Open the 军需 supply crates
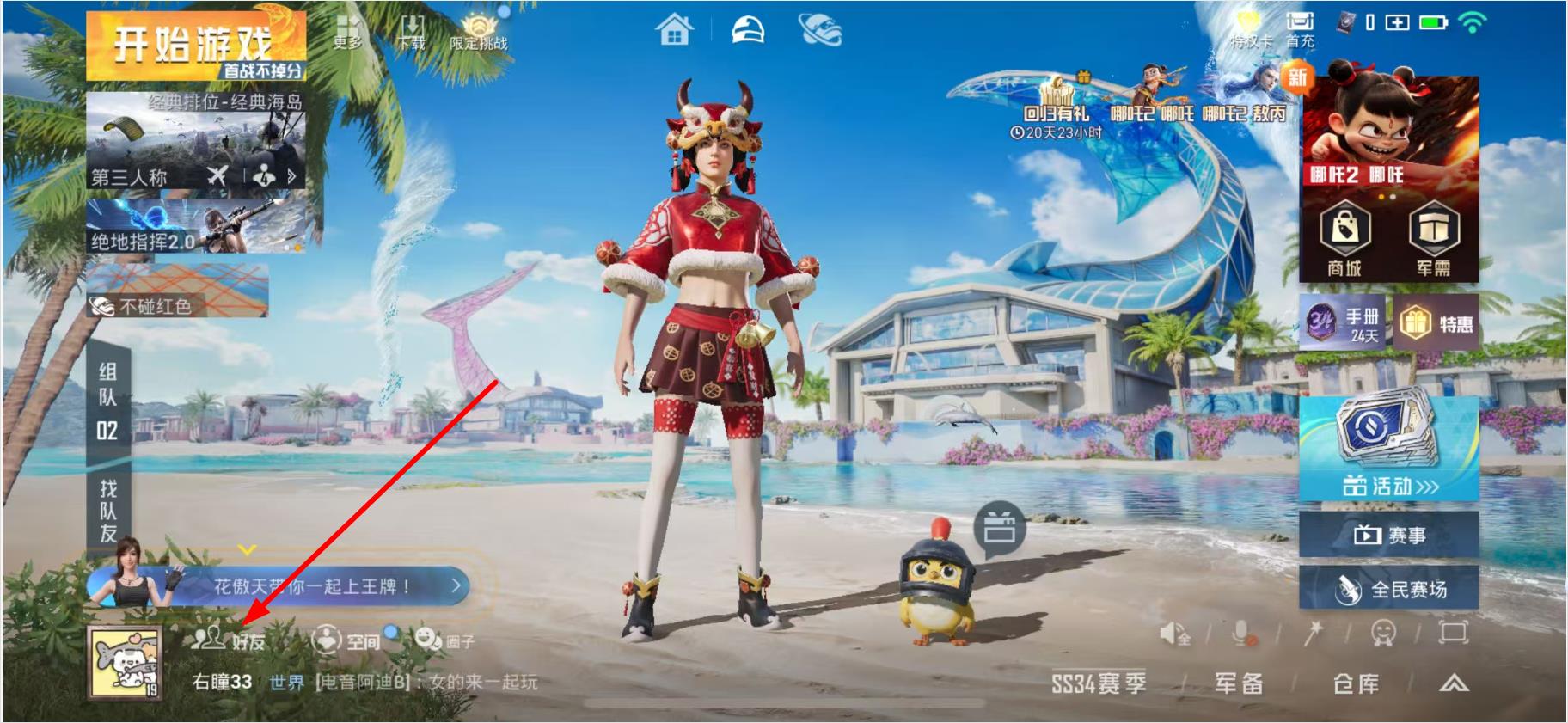The height and width of the screenshot is (723, 1568). [x=1433, y=238]
